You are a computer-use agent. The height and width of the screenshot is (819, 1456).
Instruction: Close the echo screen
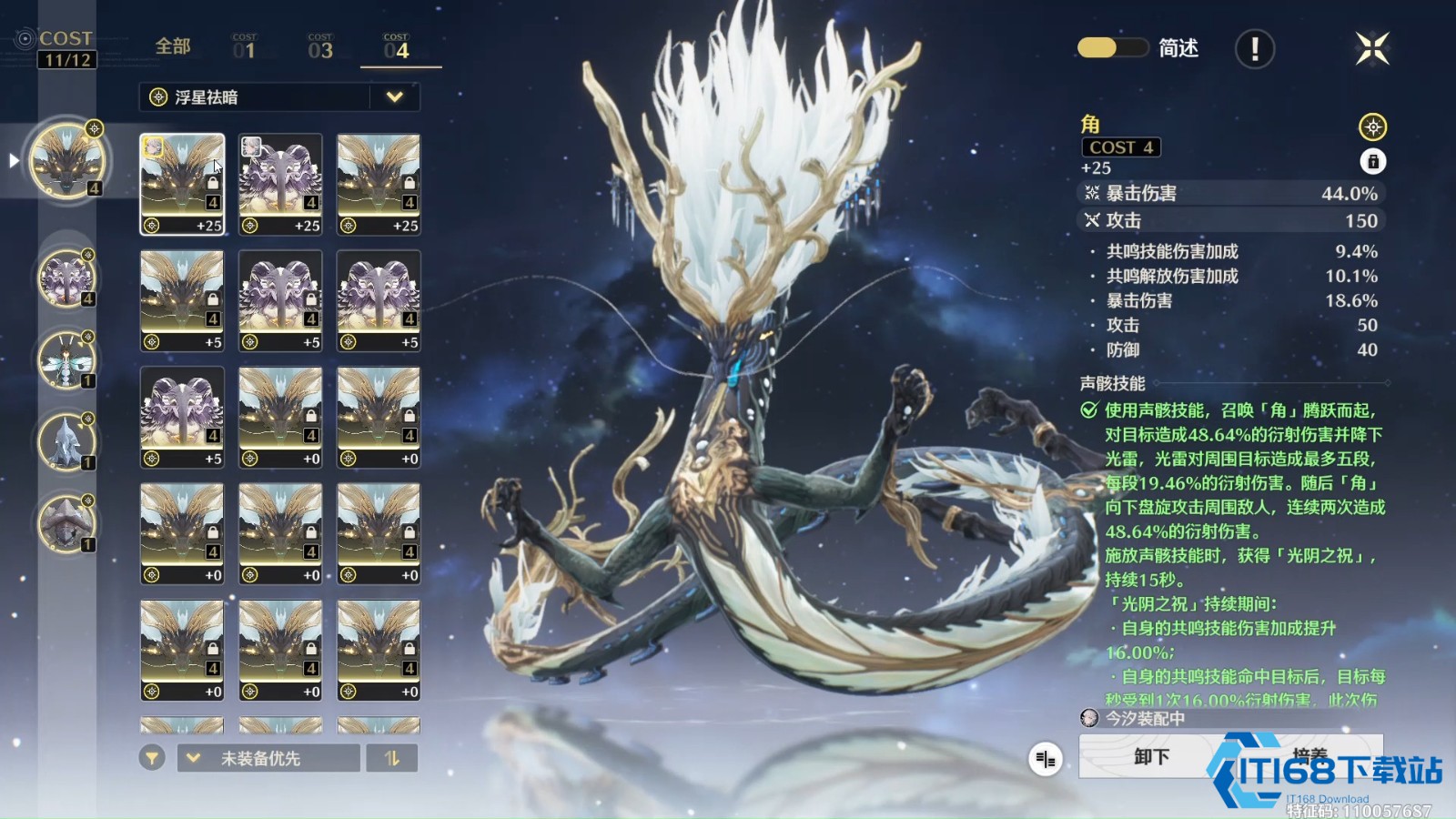tap(1371, 49)
